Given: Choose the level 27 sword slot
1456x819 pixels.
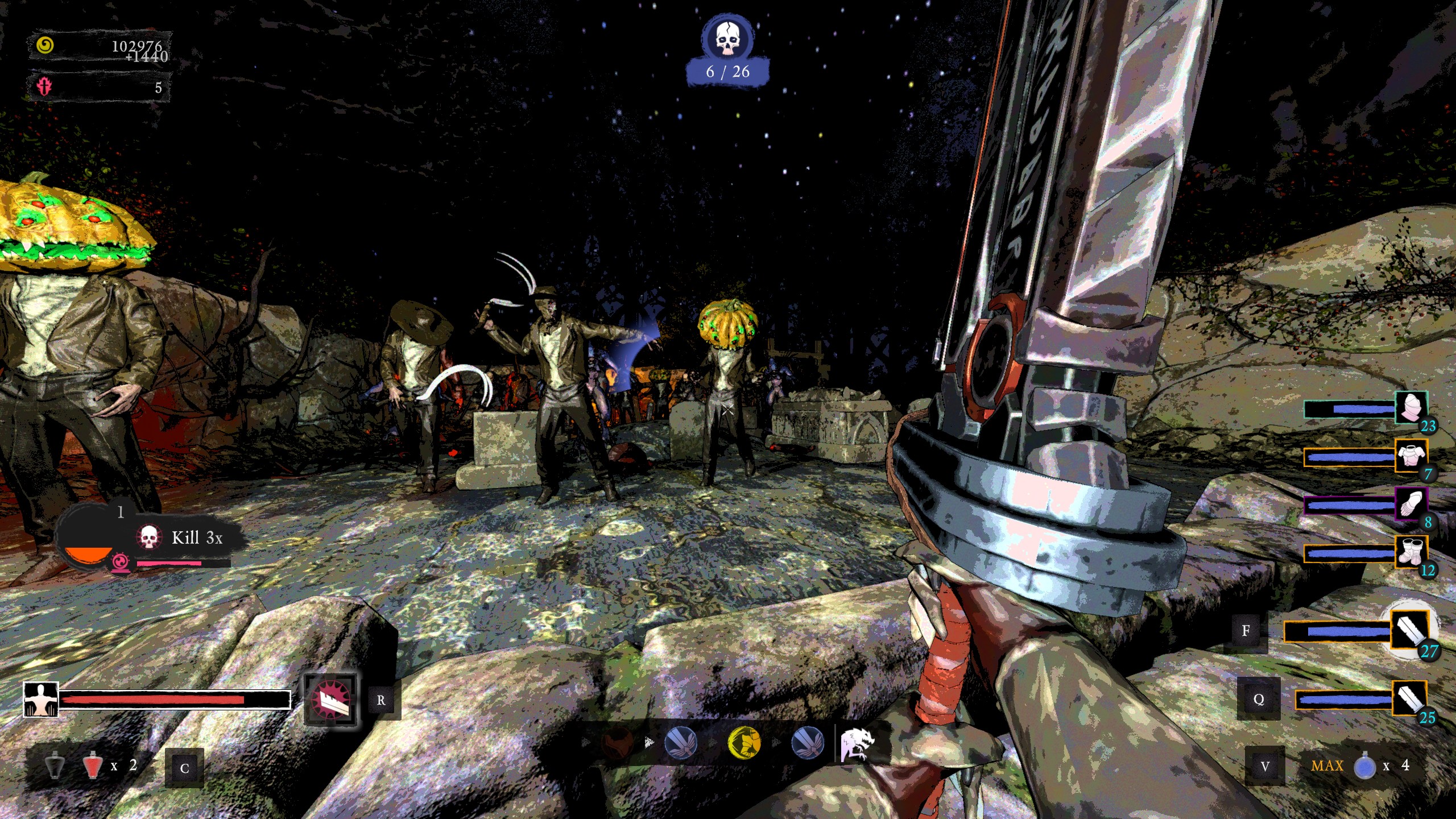Looking at the screenshot, I should pos(1410,631).
